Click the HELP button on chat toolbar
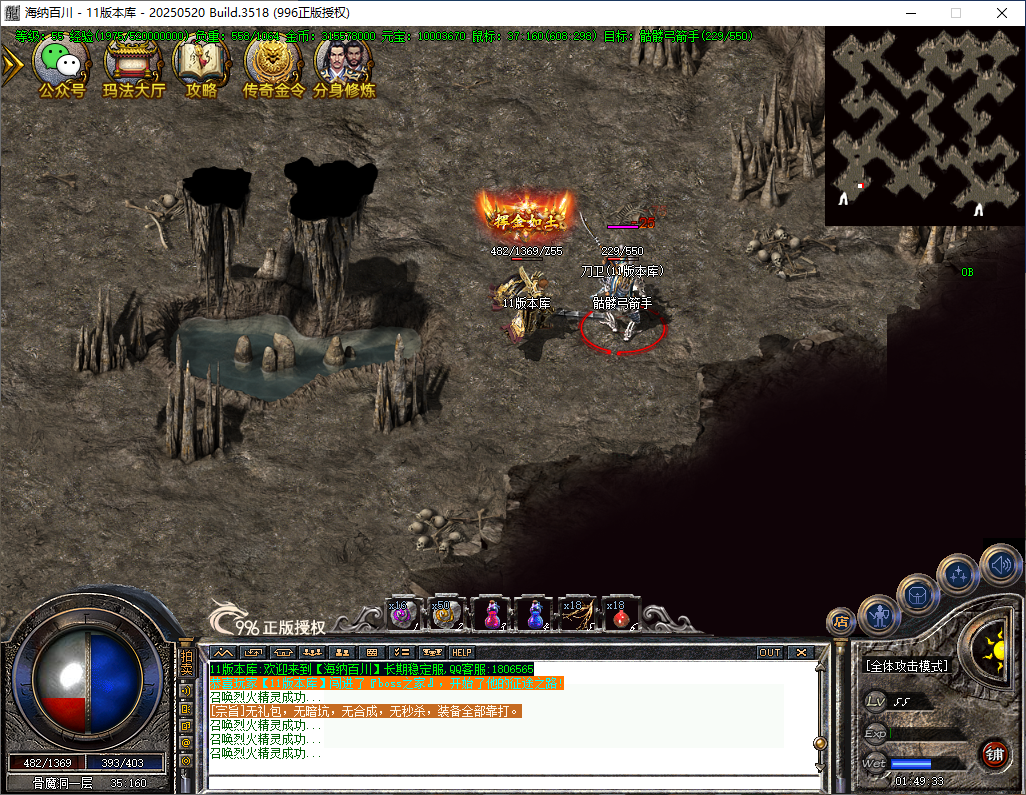The image size is (1026, 795). coord(462,652)
